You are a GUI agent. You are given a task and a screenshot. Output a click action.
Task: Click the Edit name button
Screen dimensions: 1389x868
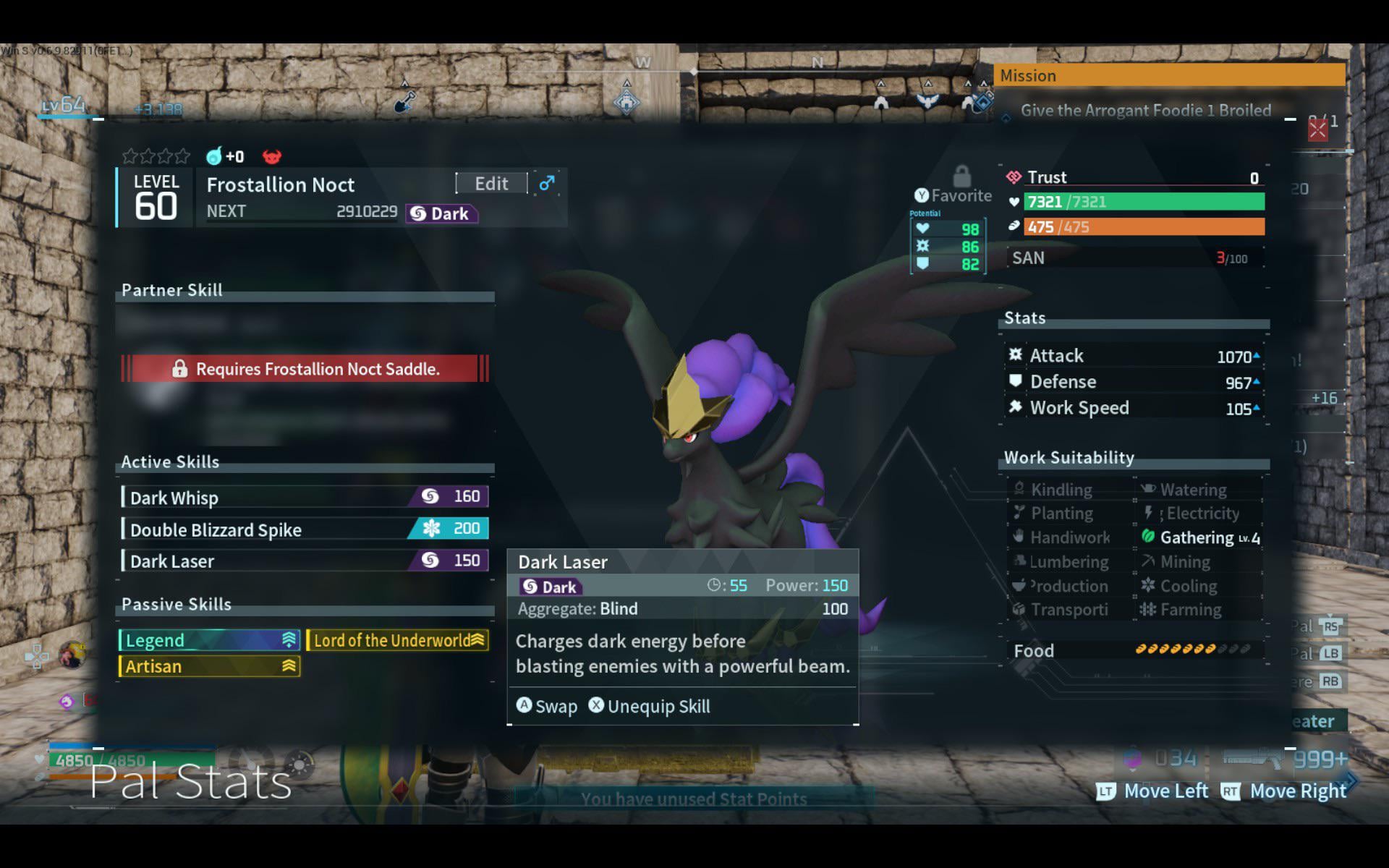[491, 184]
